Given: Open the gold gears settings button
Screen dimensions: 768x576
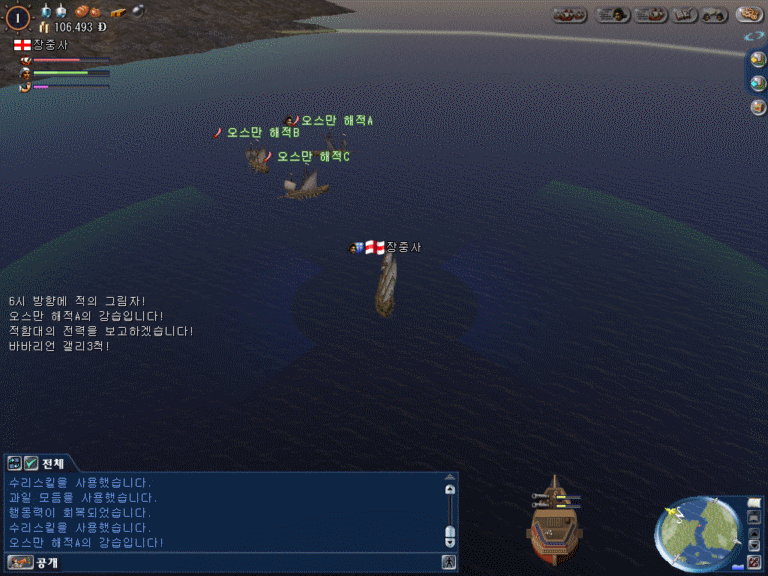Looking at the screenshot, I should [x=749, y=14].
